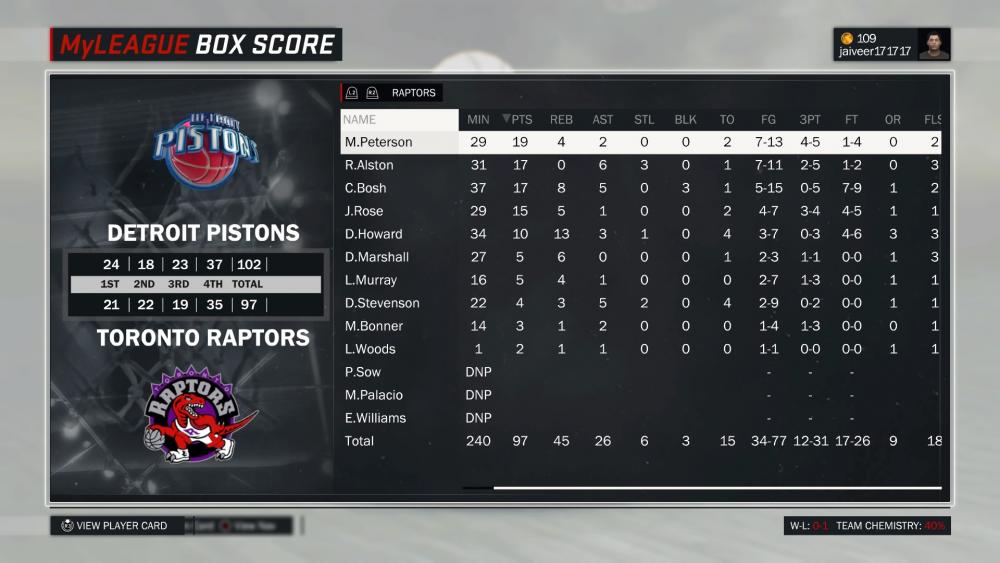Sort players by the REB column header
Image resolution: width=1000 pixels, height=563 pixels.
(561, 120)
